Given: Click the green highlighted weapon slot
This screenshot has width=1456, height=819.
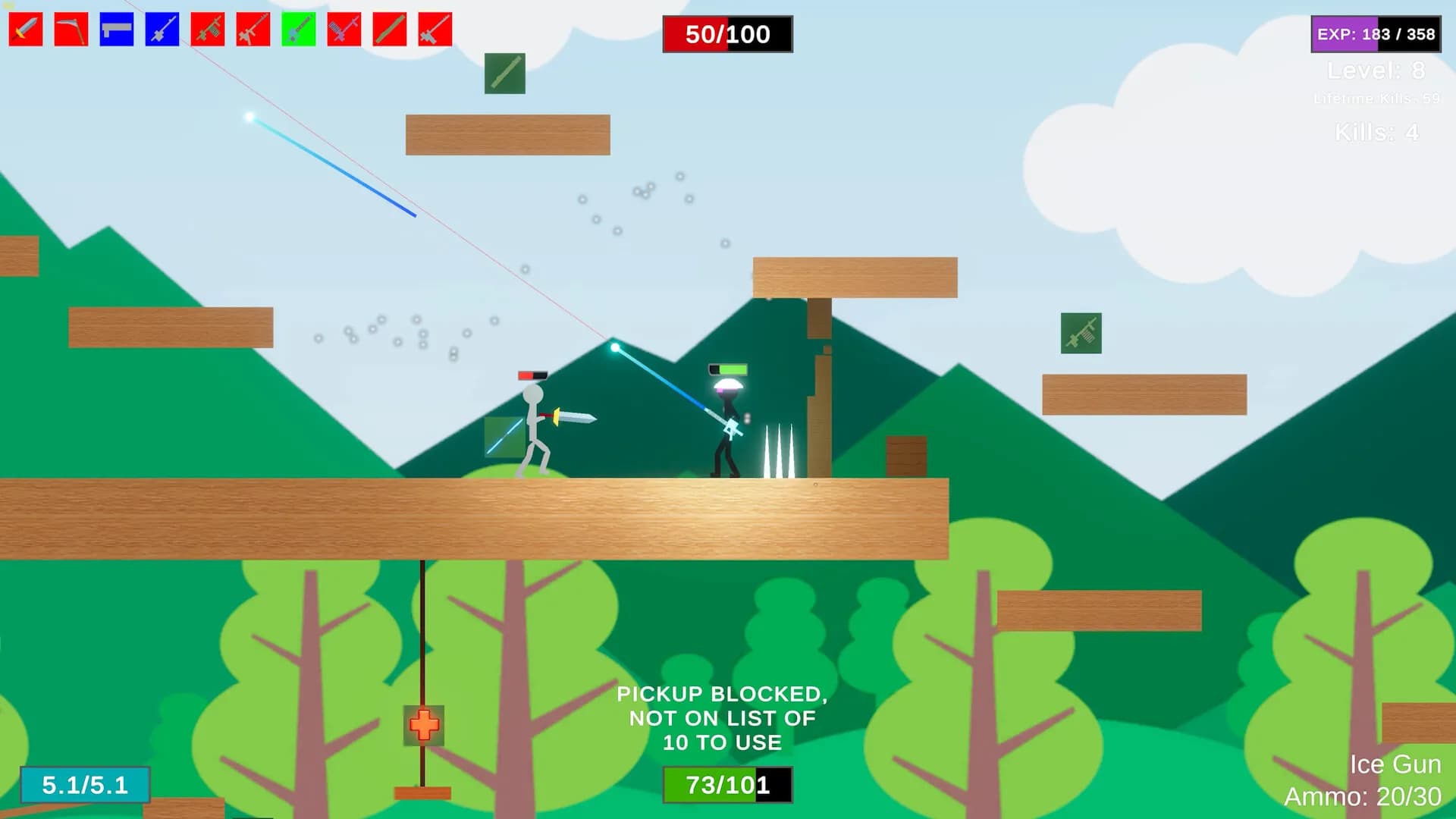Looking at the screenshot, I should click(299, 30).
